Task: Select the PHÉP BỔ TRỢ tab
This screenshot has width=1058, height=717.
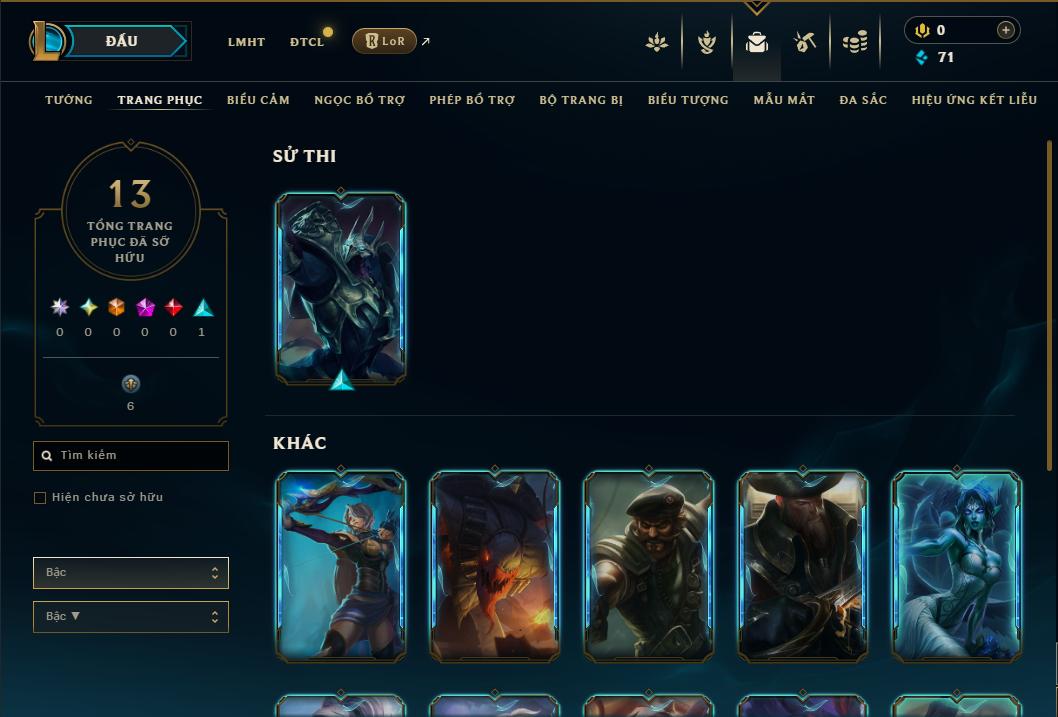Action: click(x=472, y=100)
